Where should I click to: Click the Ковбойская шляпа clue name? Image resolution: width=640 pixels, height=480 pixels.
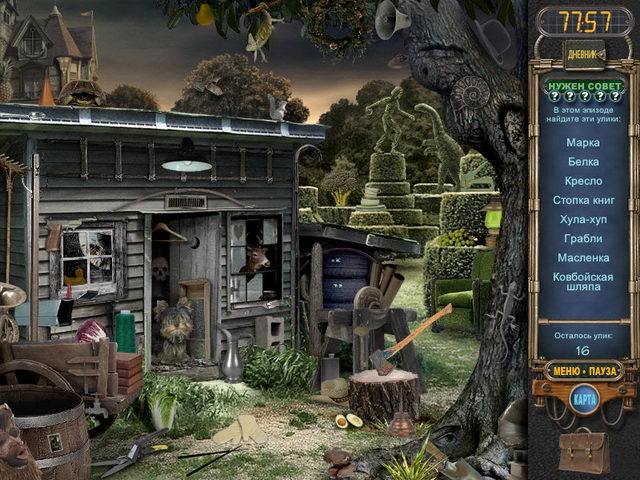583,283
